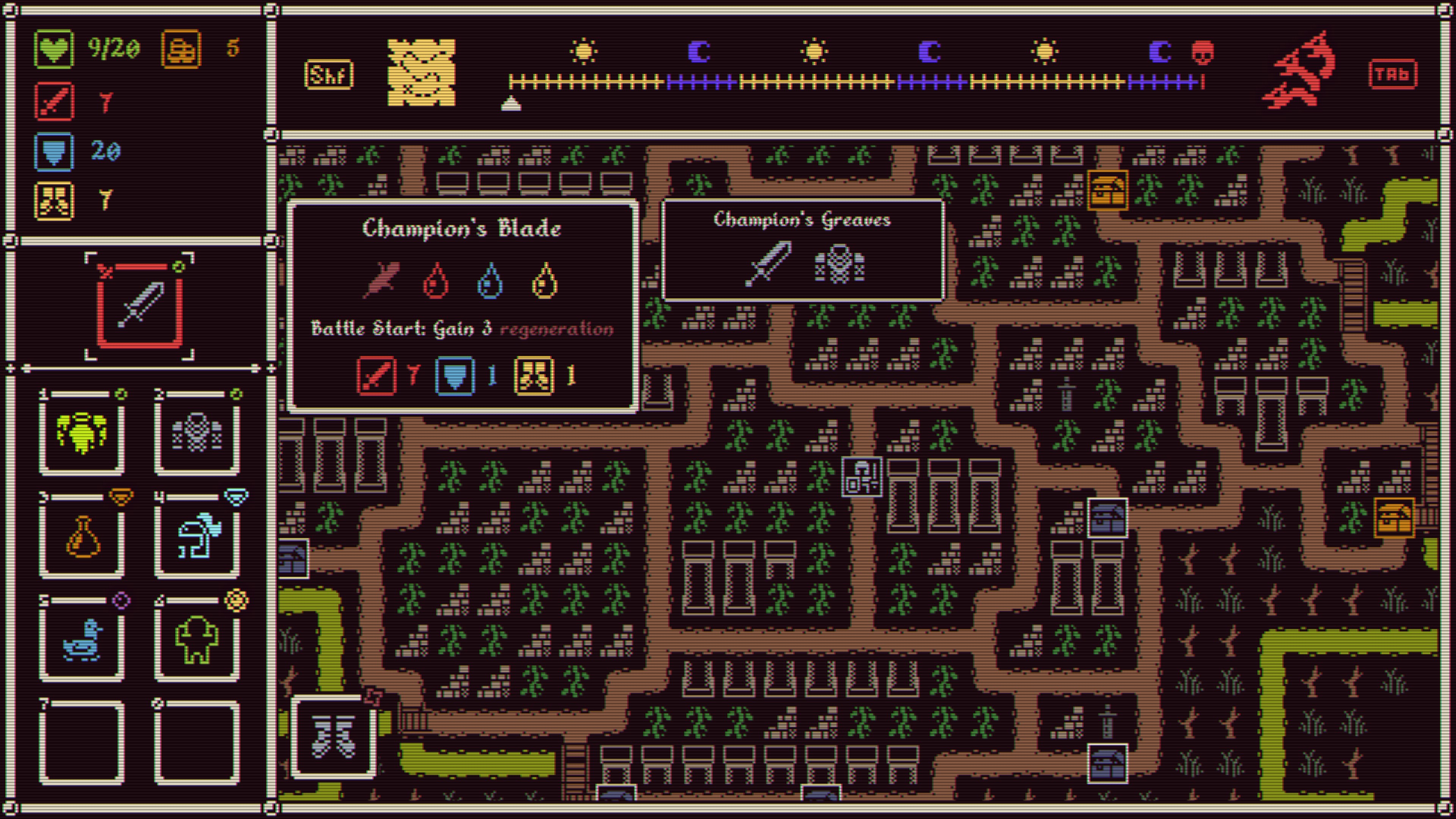The width and height of the screenshot is (1456, 819).
Task: Select the cyan knight helmet item
Action: [197, 537]
